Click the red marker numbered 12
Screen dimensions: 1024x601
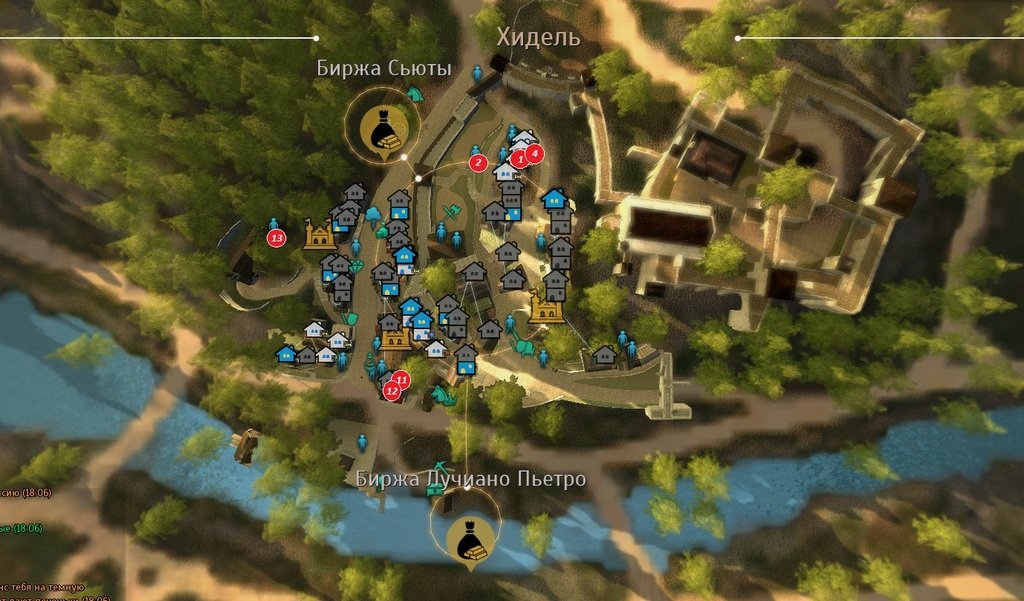[x=392, y=393]
